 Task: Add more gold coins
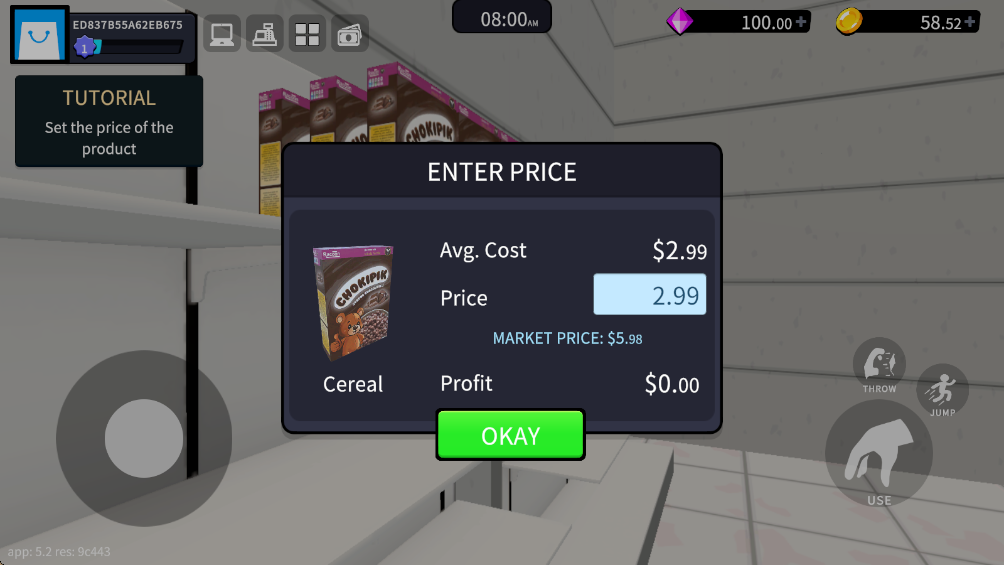(x=970, y=22)
